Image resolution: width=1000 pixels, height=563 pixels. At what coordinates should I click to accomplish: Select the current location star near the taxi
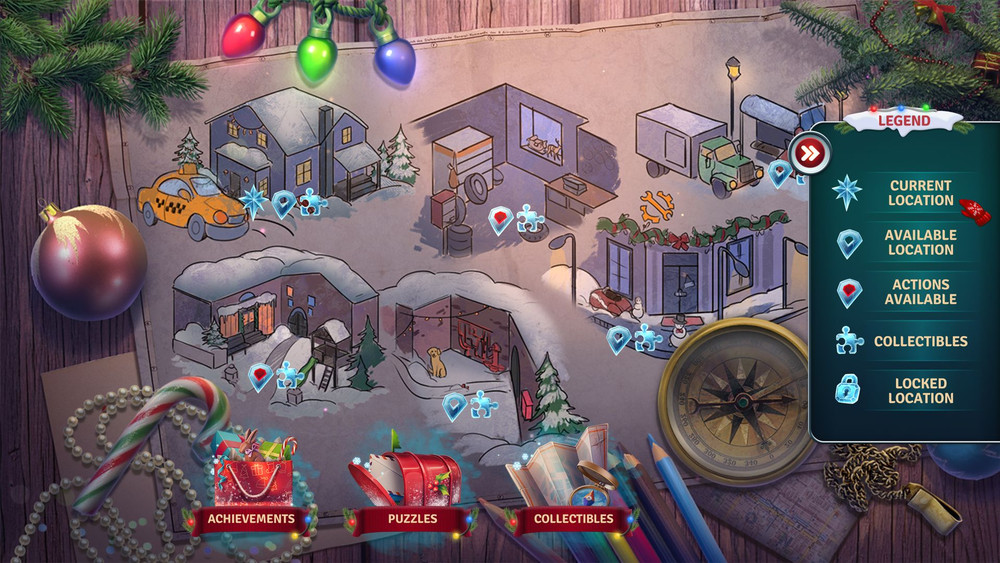(x=253, y=200)
